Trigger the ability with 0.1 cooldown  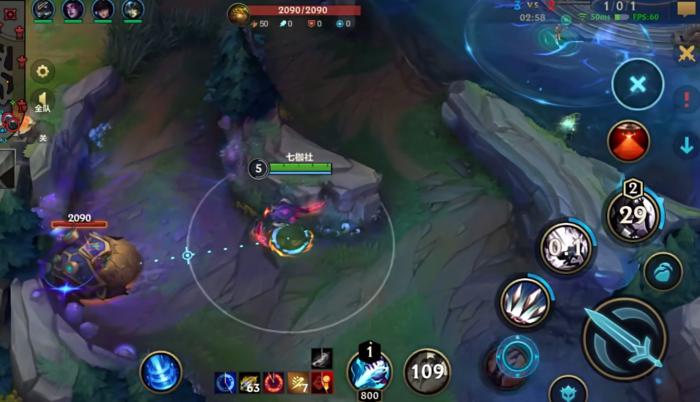pos(567,247)
